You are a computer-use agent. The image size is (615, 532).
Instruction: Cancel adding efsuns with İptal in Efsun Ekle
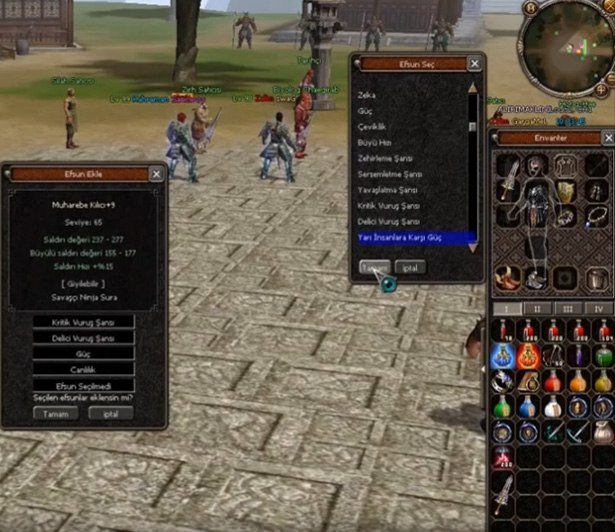(x=110, y=413)
